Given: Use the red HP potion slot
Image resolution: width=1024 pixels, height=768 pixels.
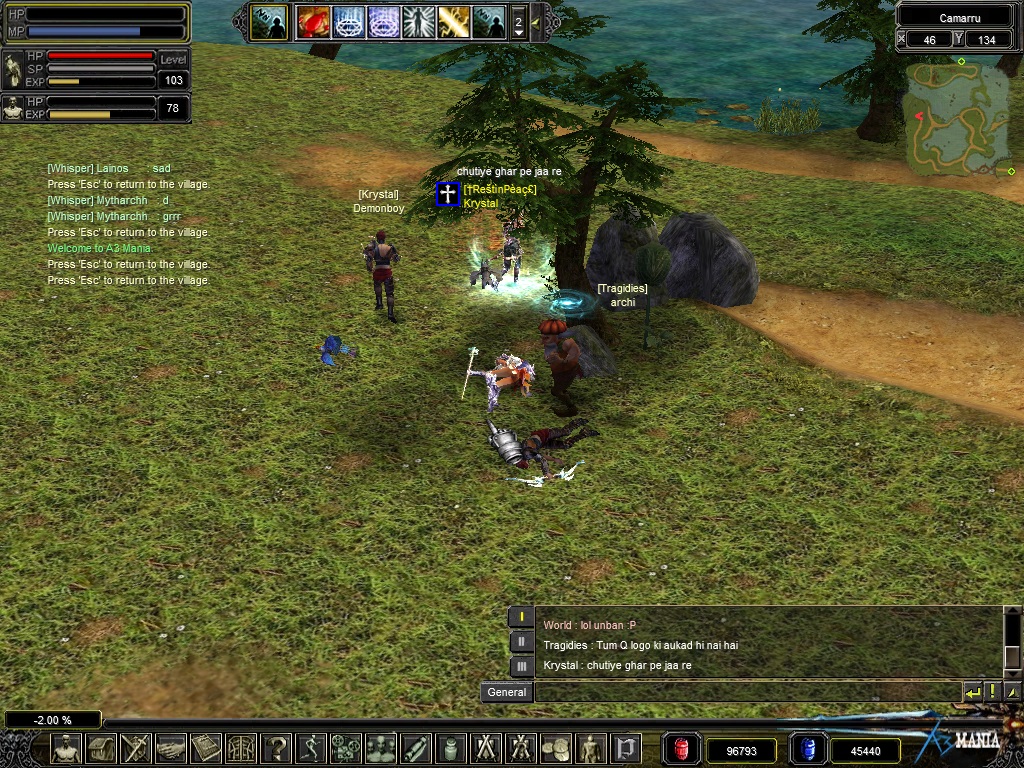Looking at the screenshot, I should (681, 749).
